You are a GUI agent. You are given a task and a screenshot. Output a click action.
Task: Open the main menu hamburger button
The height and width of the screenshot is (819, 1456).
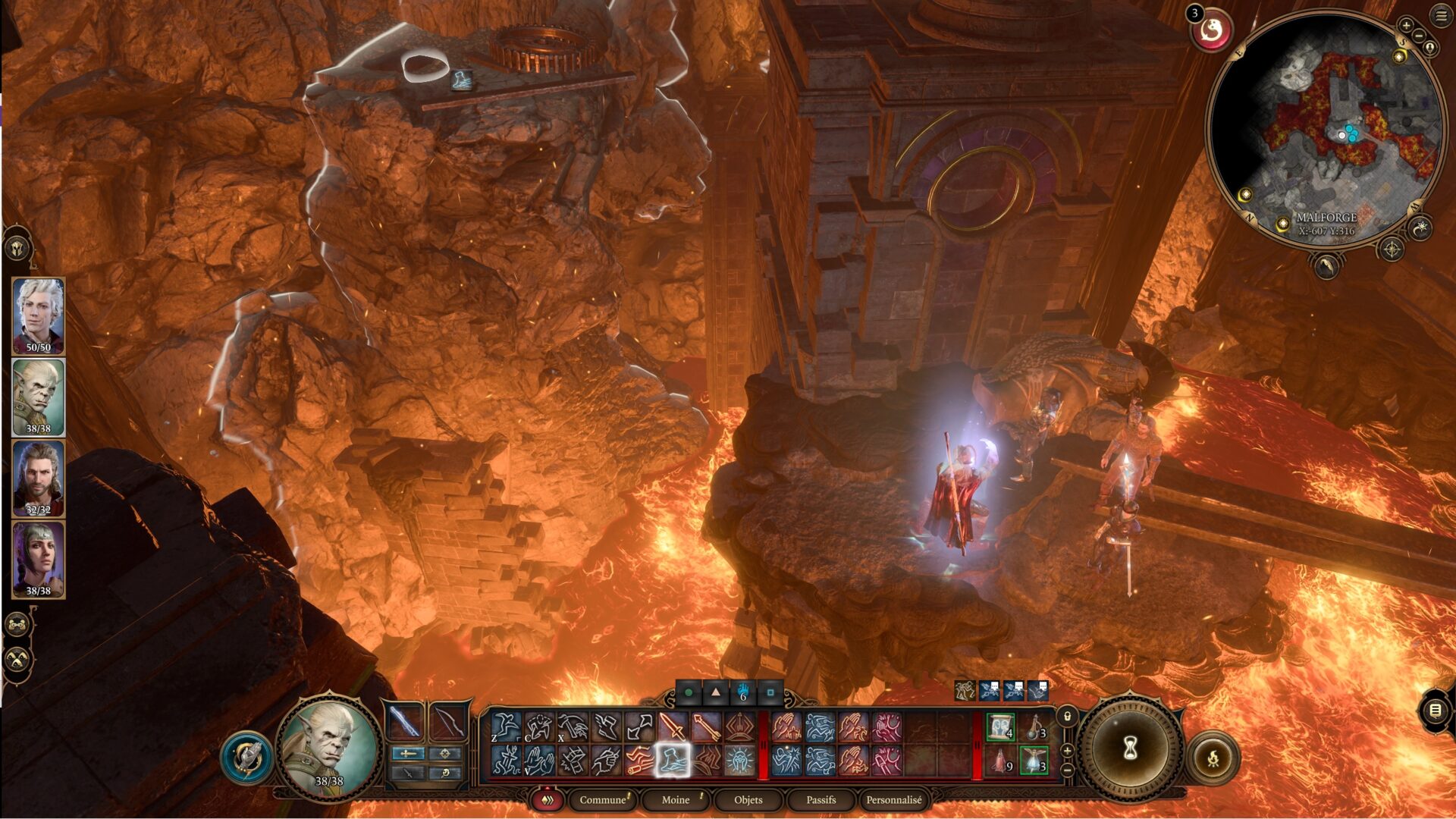point(1441,16)
